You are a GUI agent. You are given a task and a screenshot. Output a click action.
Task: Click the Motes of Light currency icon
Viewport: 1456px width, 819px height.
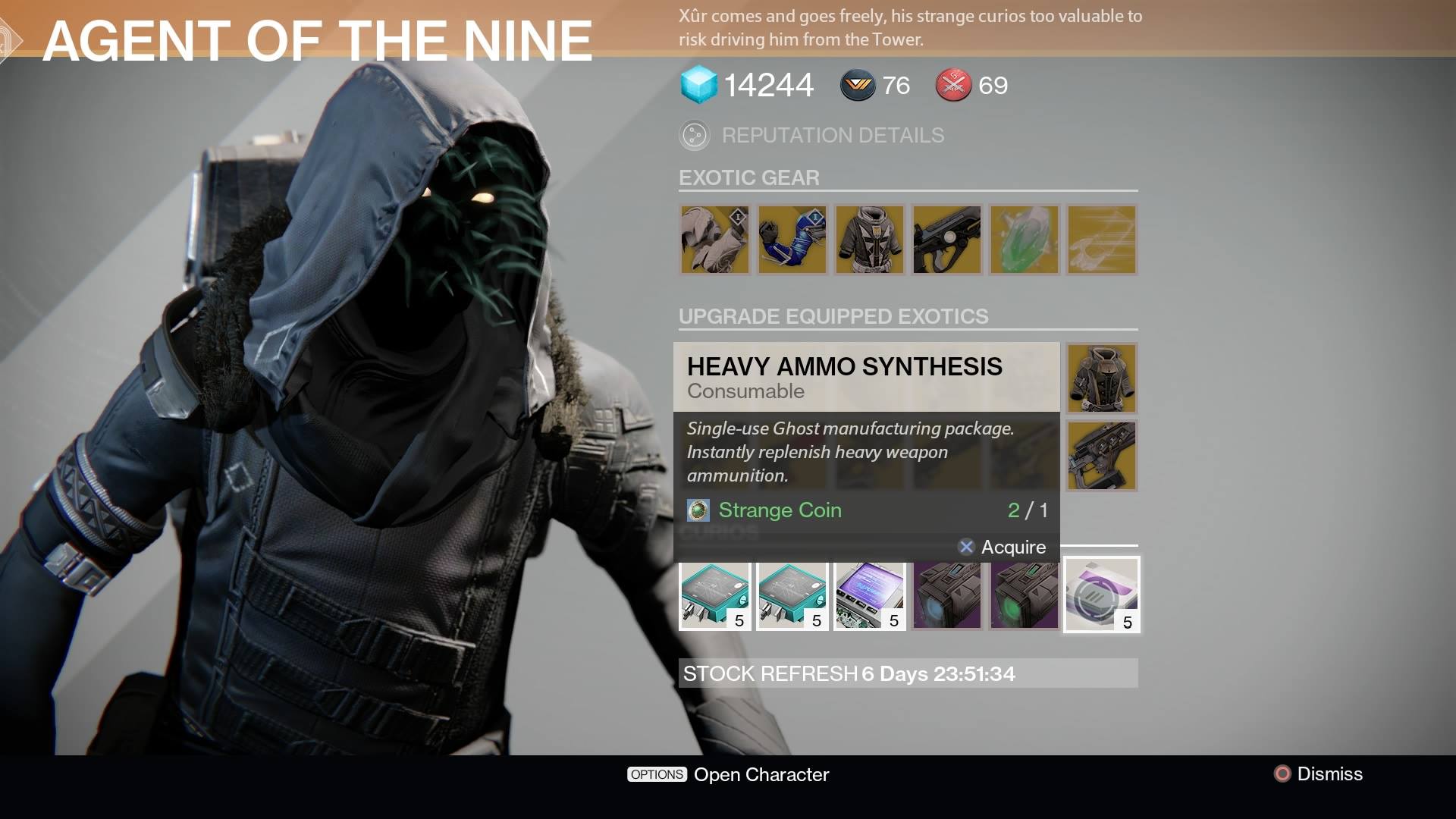[855, 85]
